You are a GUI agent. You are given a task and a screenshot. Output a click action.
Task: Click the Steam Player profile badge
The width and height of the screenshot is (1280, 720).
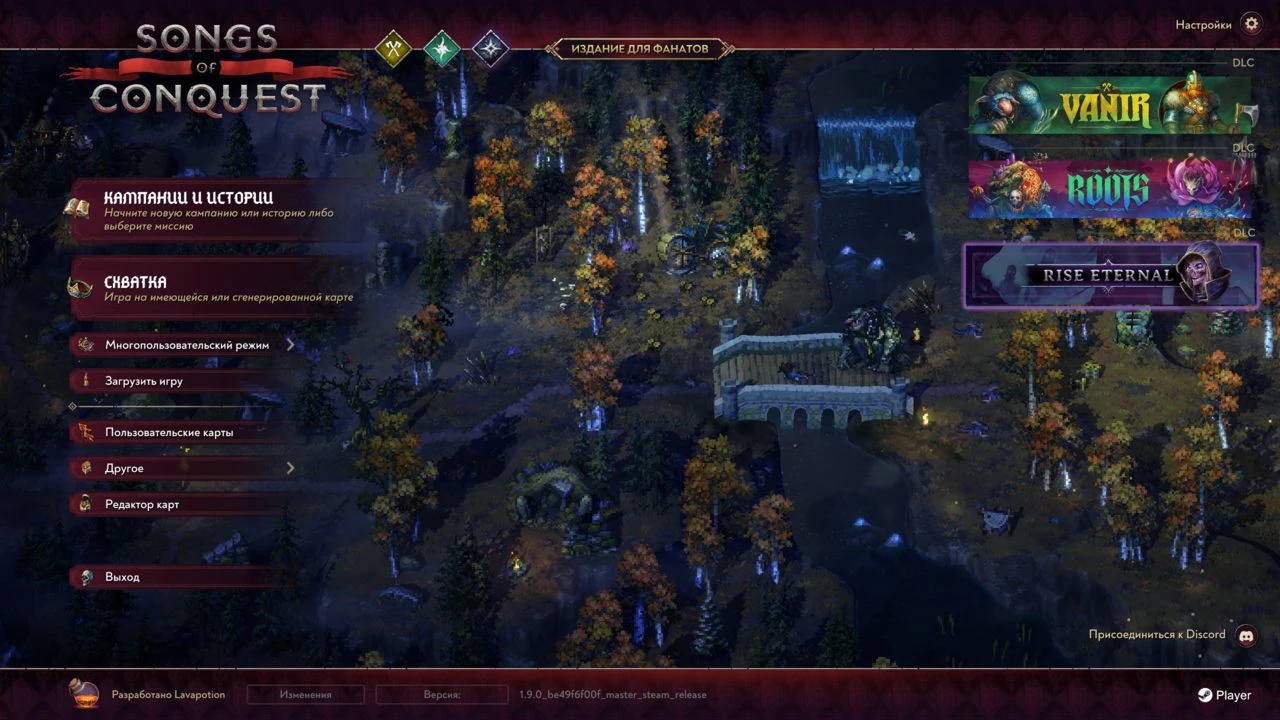[x=1224, y=695]
